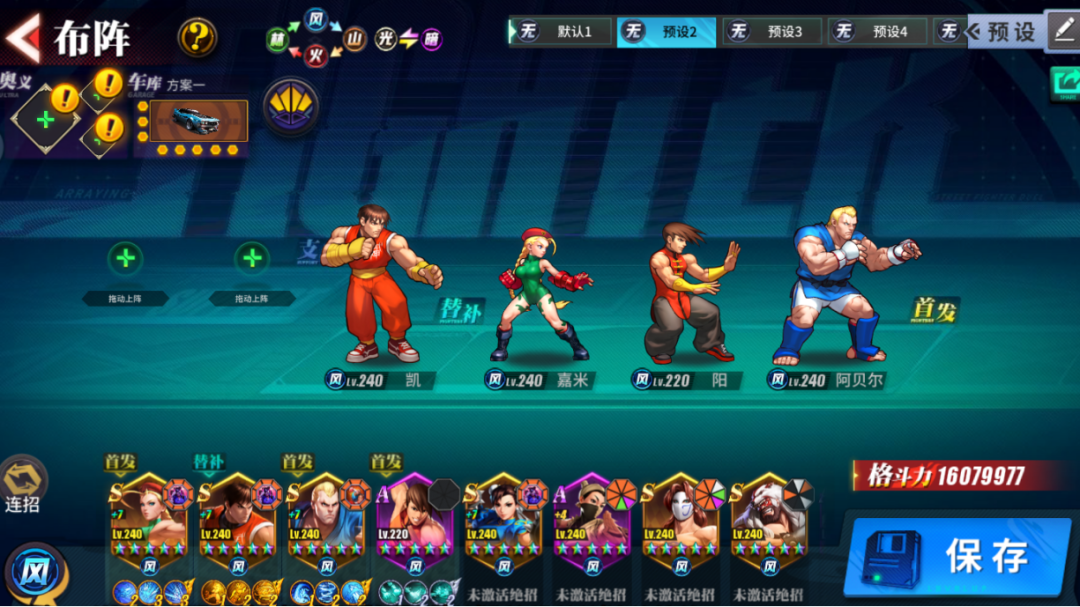Open the purple fan emblem button
The height and width of the screenshot is (607, 1080).
(291, 107)
